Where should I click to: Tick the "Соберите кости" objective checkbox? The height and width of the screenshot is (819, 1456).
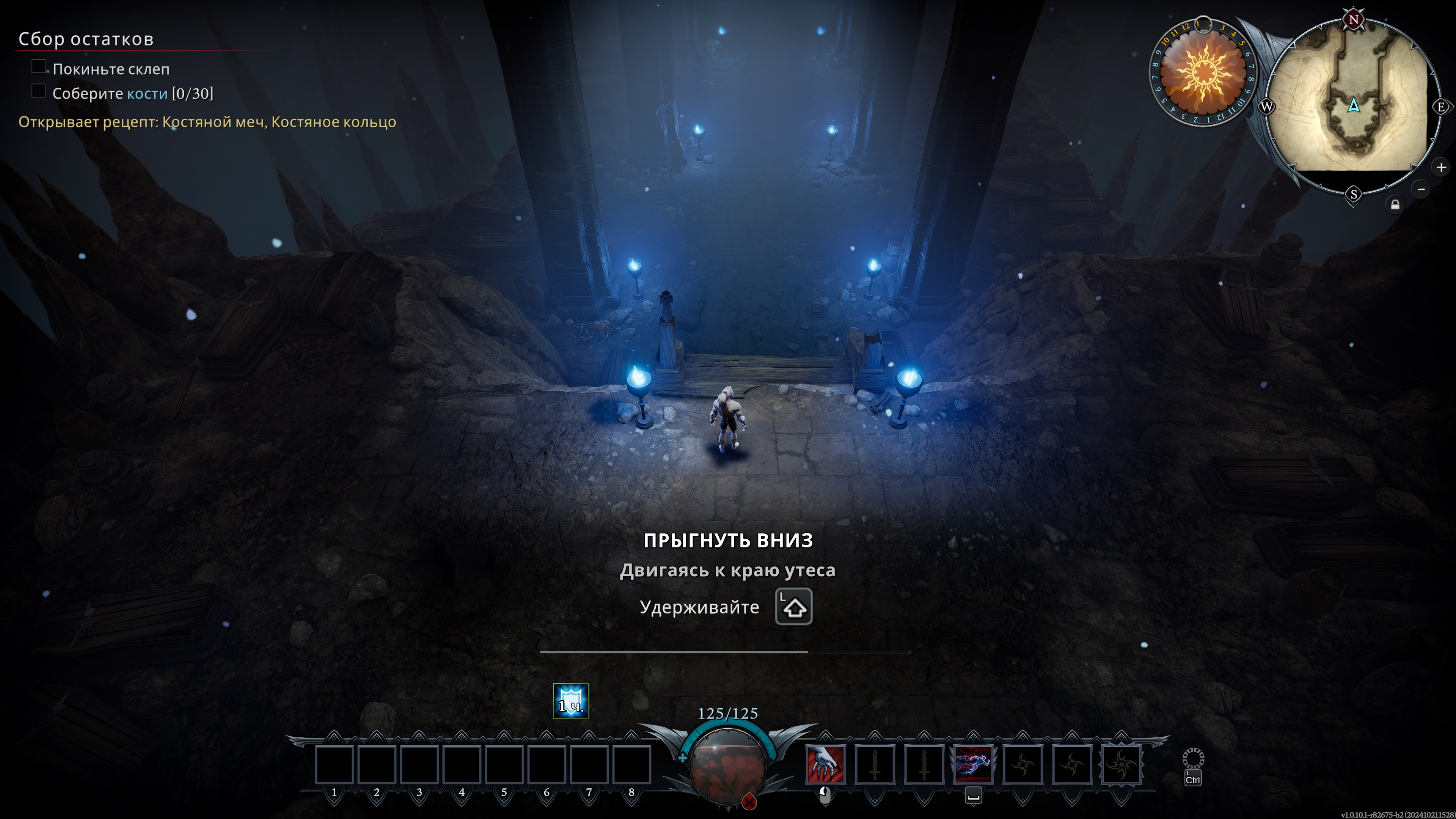point(38,91)
